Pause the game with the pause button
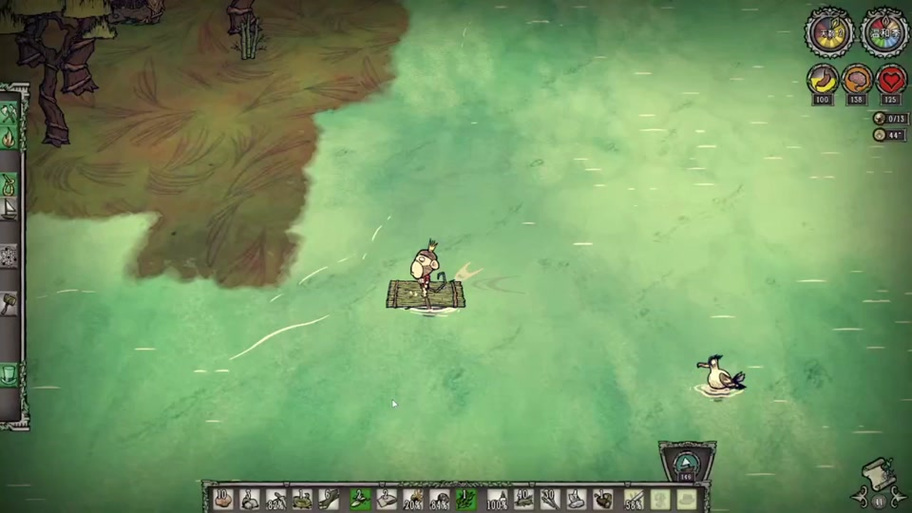 point(879,501)
